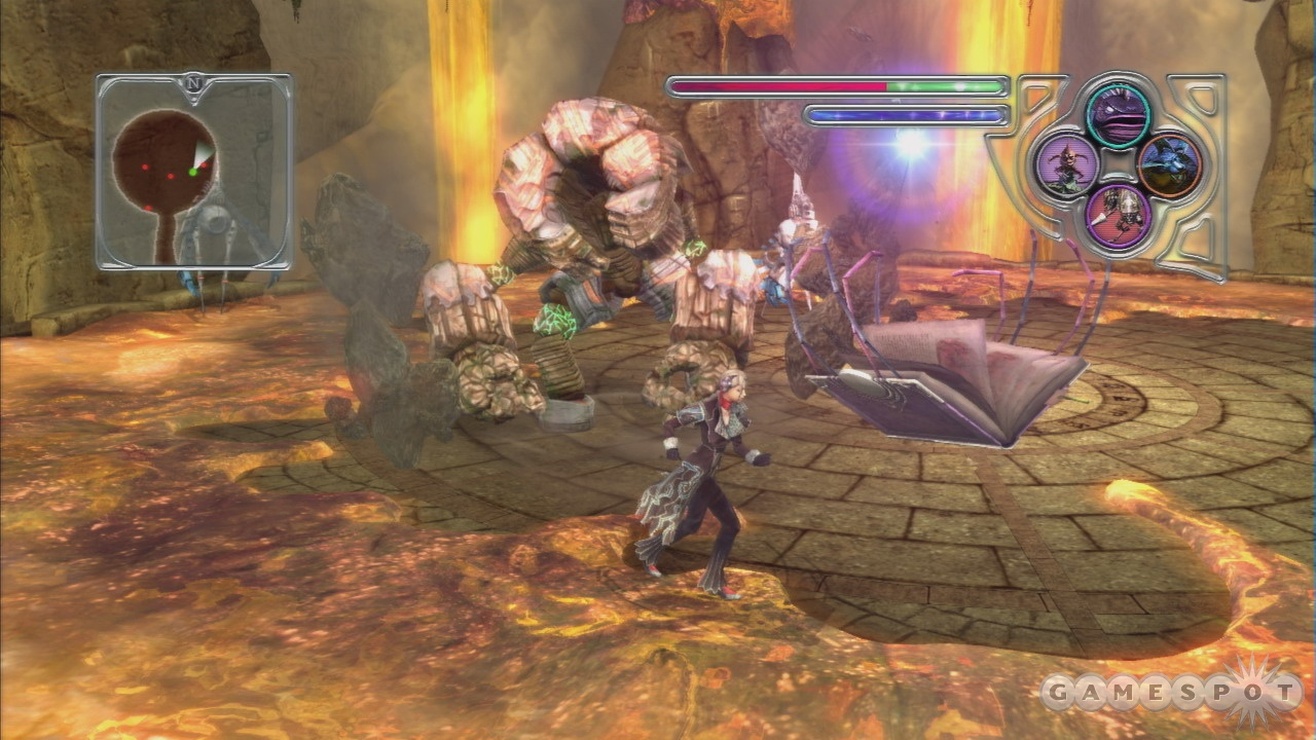Activate the blue dragon creature summon icon
This screenshot has height=740, width=1316.
point(1169,165)
